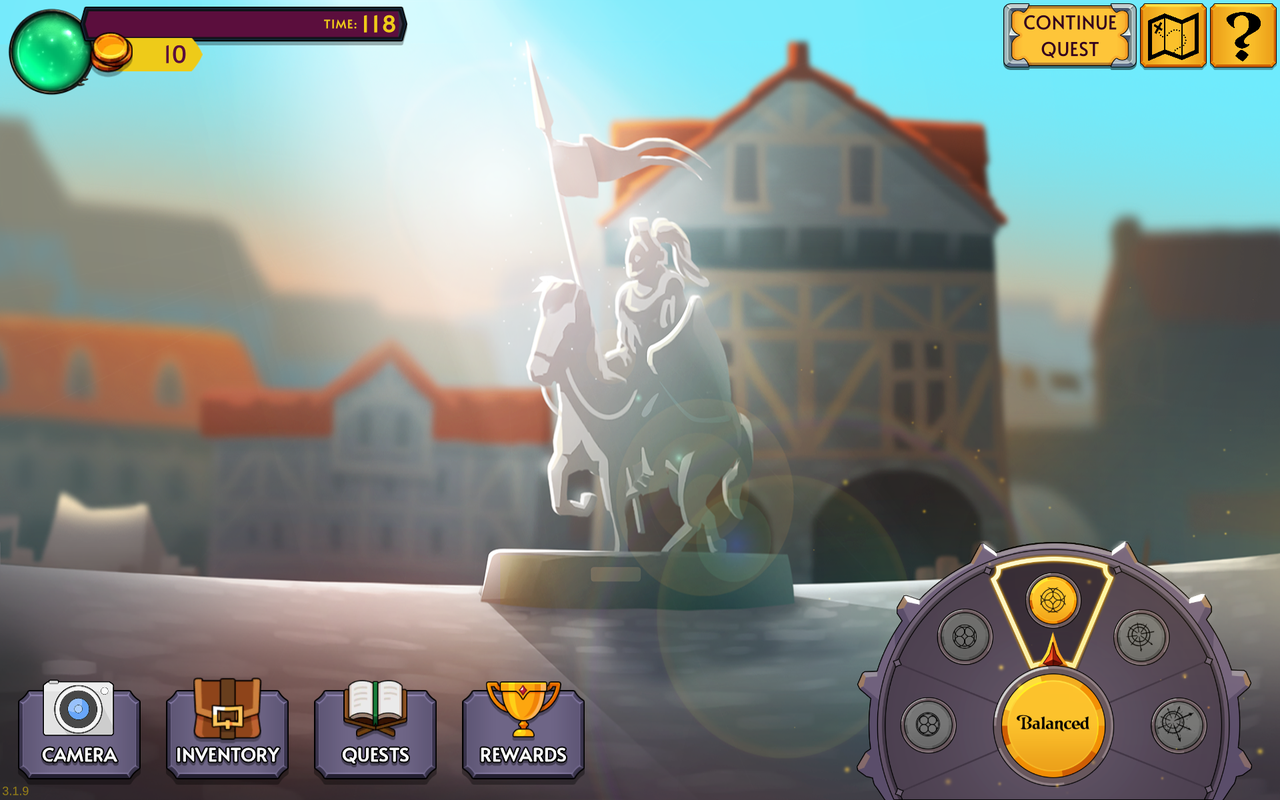The image size is (1280, 800).
Task: Open the world map
Action: [x=1173, y=38]
